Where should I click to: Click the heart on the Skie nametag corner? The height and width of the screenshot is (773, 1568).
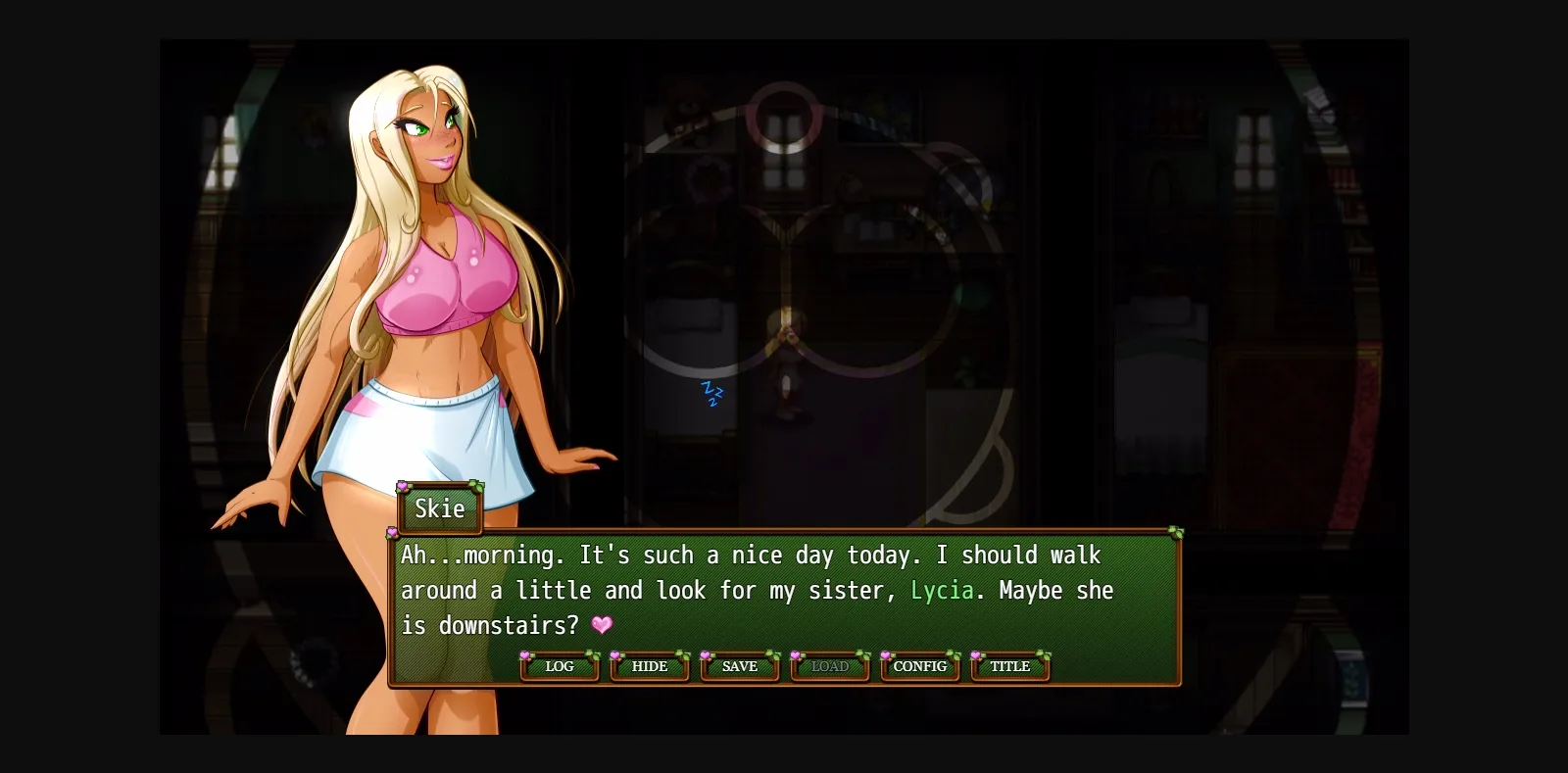point(402,487)
